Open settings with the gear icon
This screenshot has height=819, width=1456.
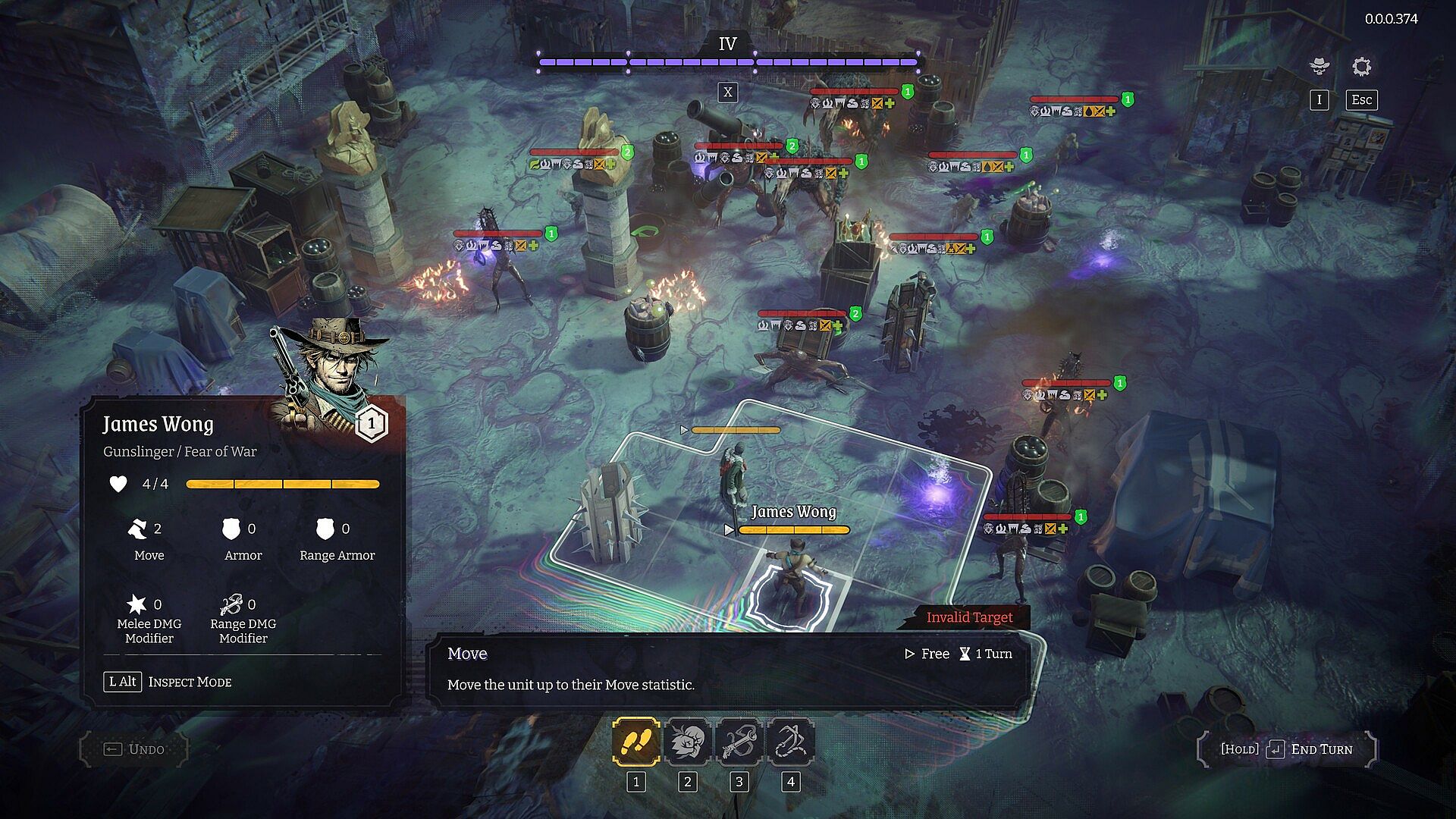tap(1361, 67)
